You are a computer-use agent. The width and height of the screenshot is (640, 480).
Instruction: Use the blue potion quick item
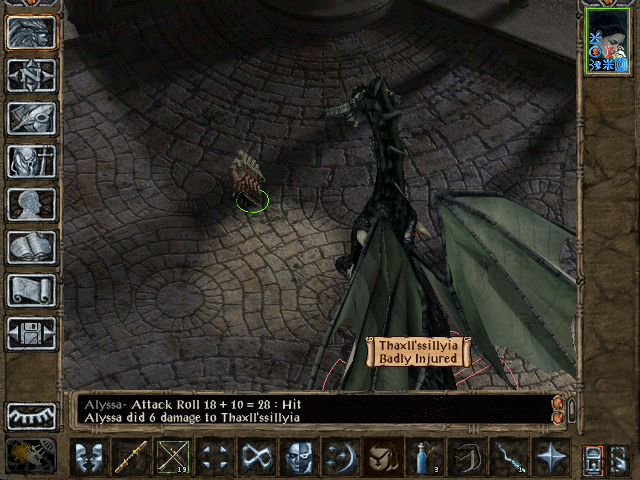424,457
